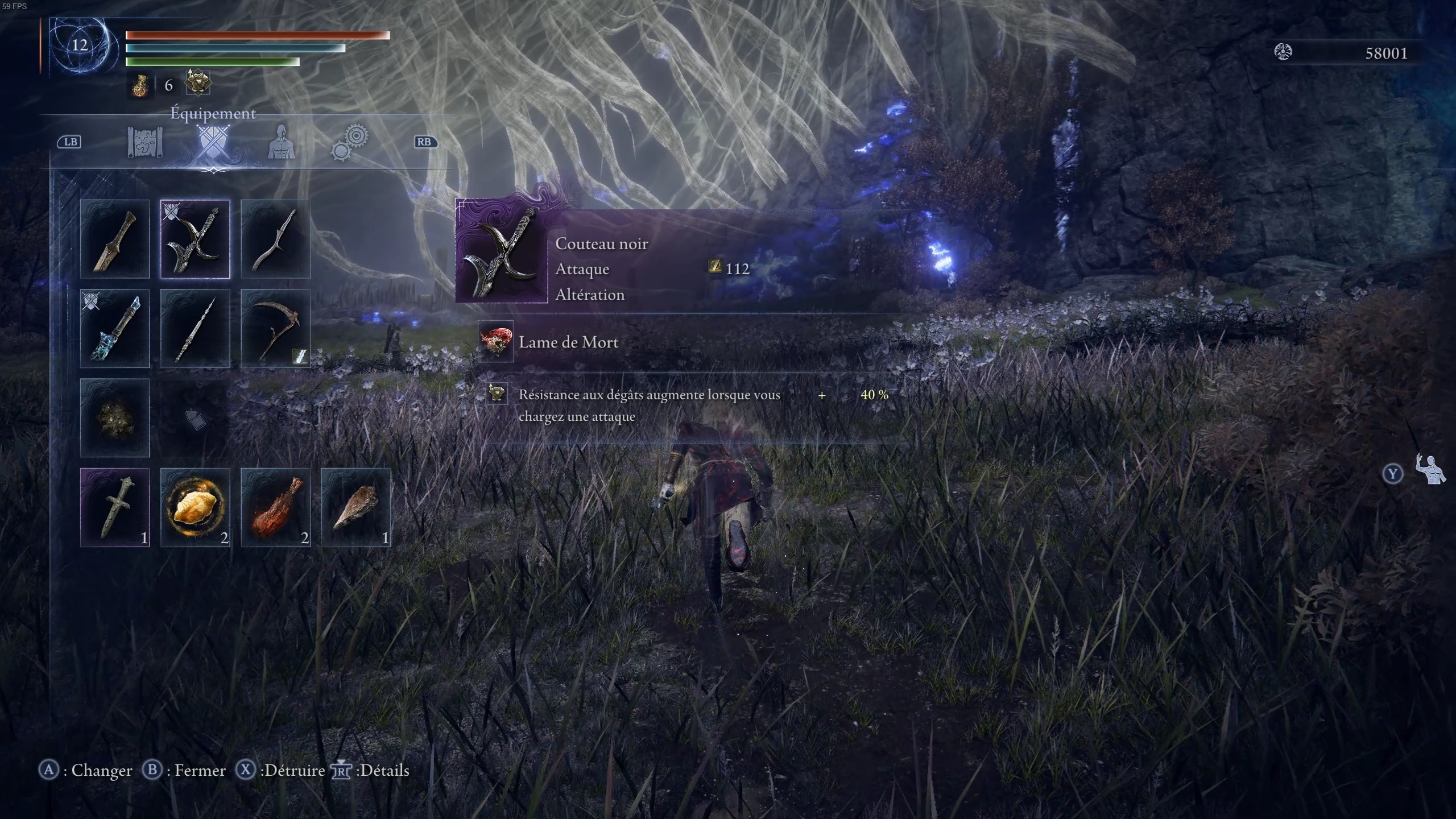Select the frost-blue torch armament slot
Screen dimensions: 1456x819
tap(115, 329)
